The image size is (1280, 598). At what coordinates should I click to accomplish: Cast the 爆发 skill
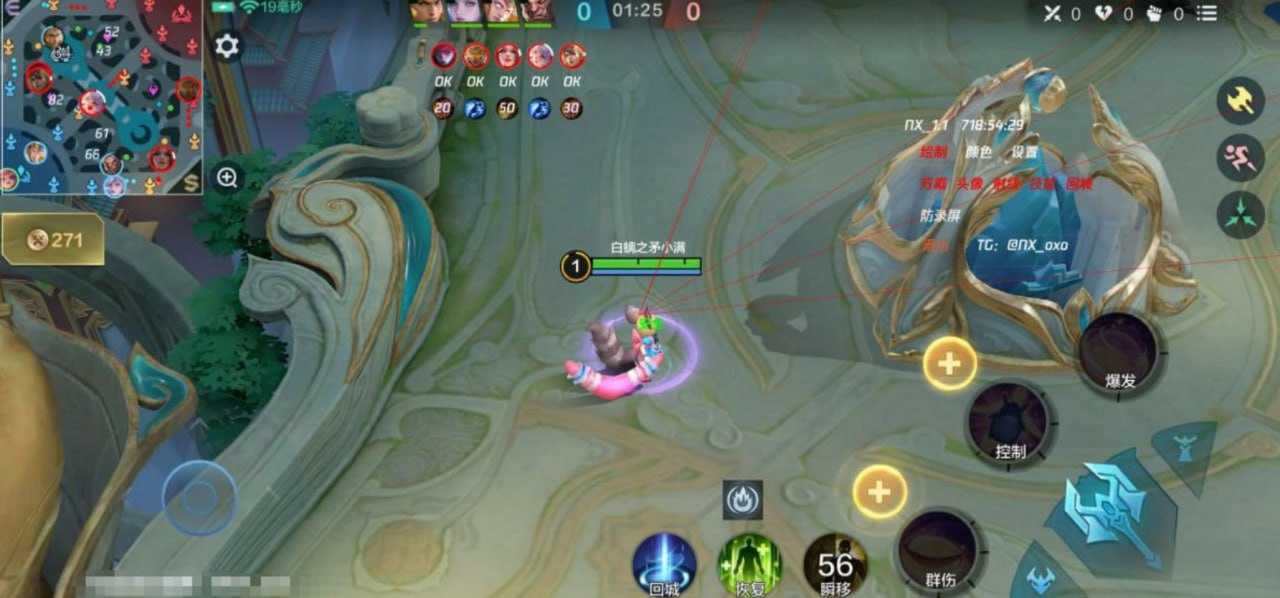tap(1118, 353)
